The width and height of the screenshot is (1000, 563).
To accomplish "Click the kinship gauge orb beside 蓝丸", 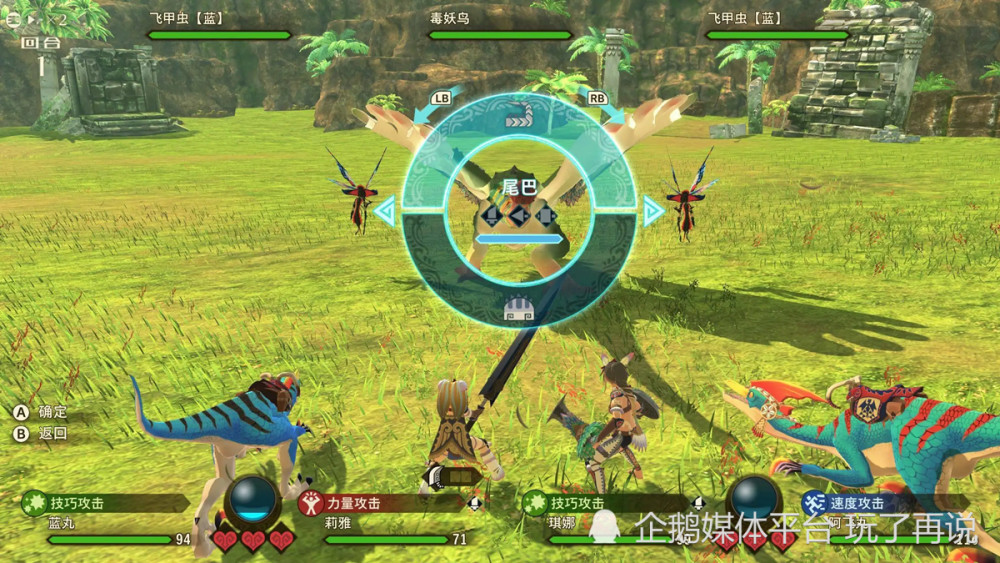I will coord(252,499).
